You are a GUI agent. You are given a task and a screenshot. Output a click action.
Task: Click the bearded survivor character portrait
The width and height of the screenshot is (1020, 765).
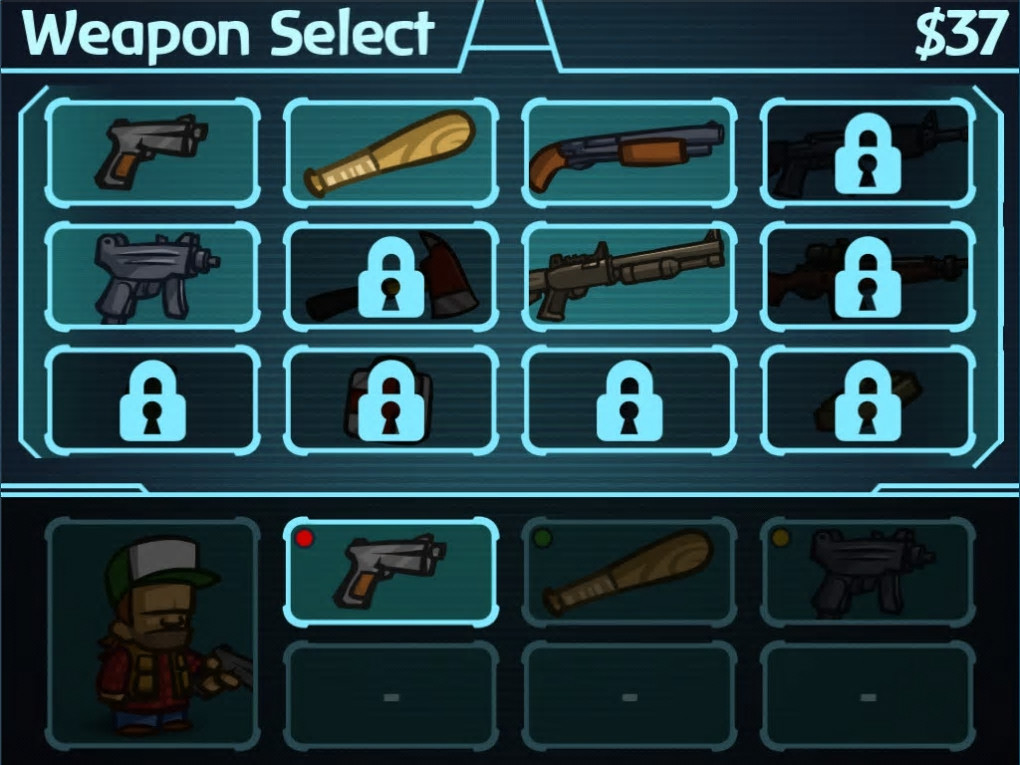click(152, 632)
